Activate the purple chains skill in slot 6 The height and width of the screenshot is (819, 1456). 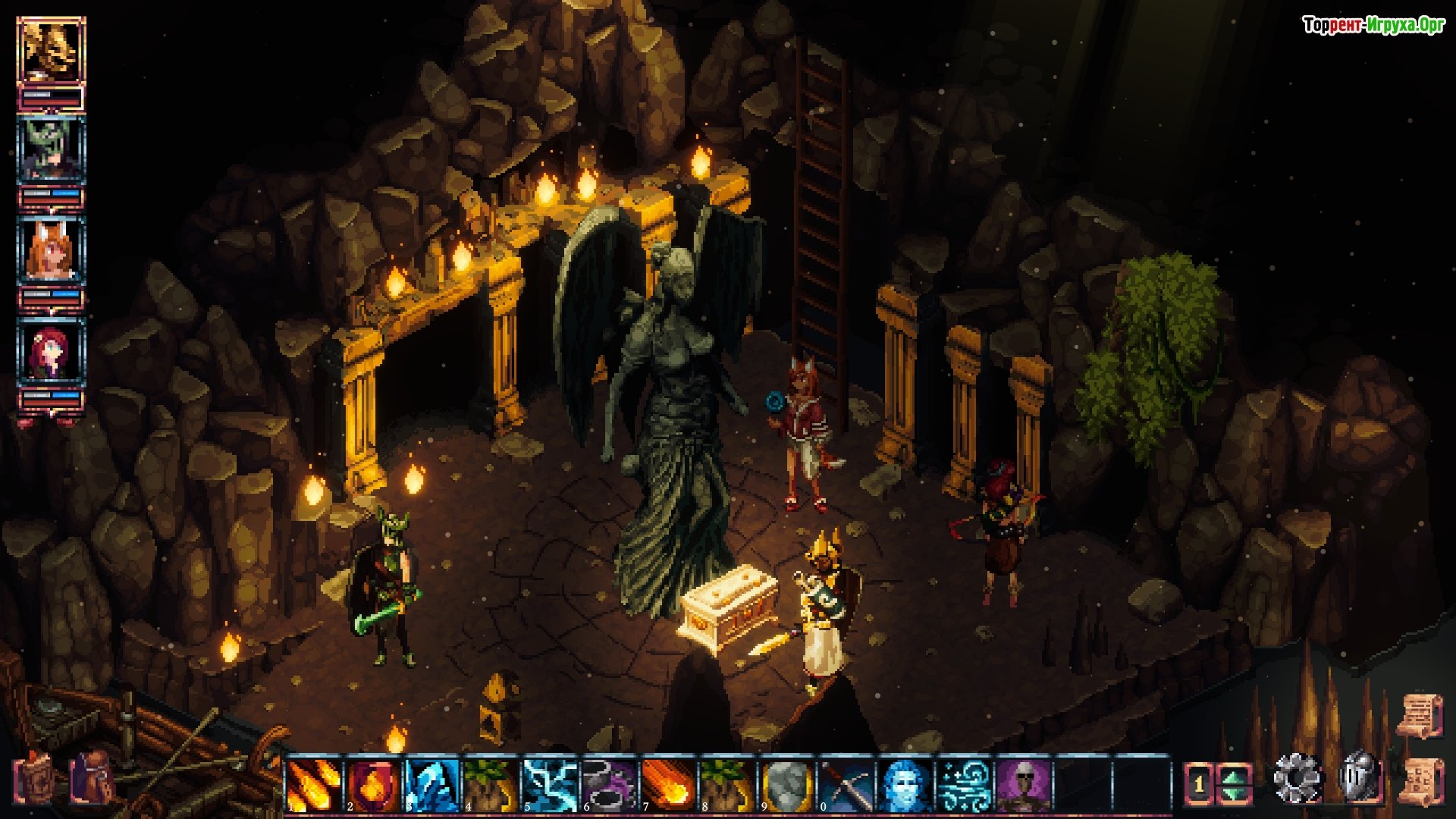point(609,784)
